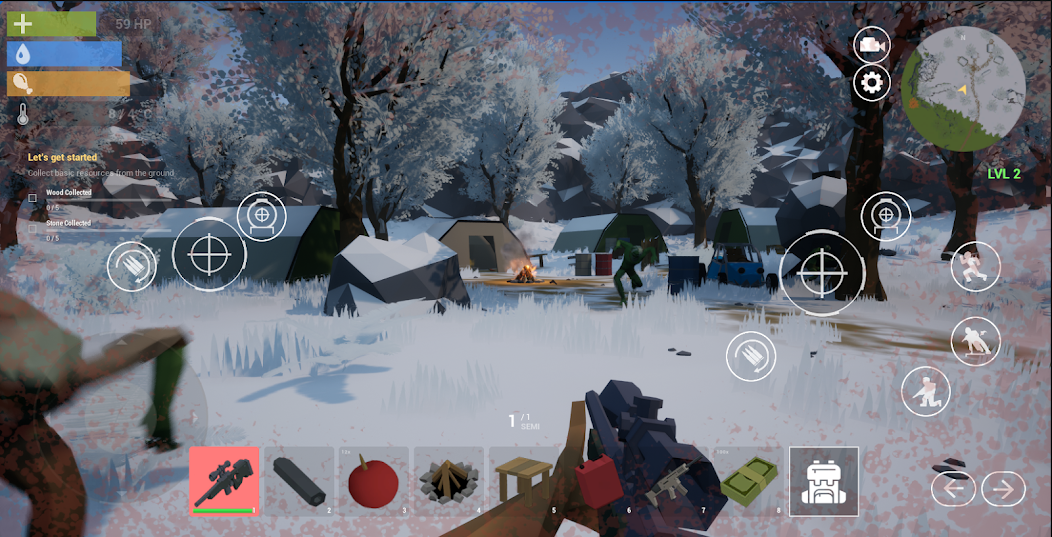Choose the red apple hotbar slot
1052x537 pixels.
tap(374, 481)
